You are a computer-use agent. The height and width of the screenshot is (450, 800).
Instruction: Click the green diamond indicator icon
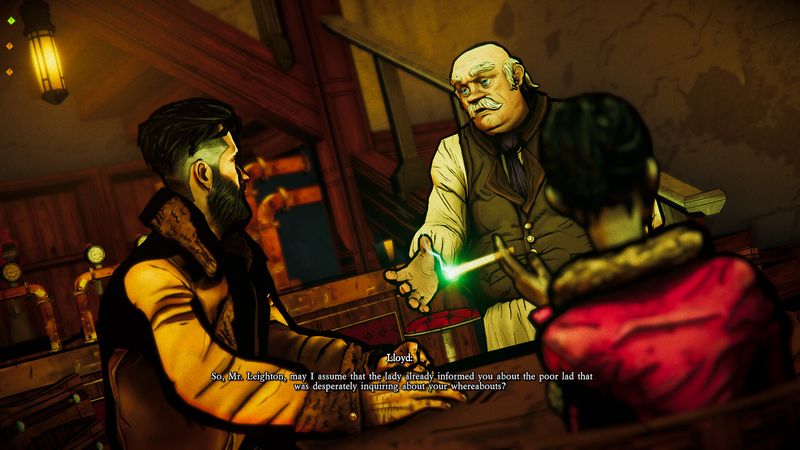(9, 21)
